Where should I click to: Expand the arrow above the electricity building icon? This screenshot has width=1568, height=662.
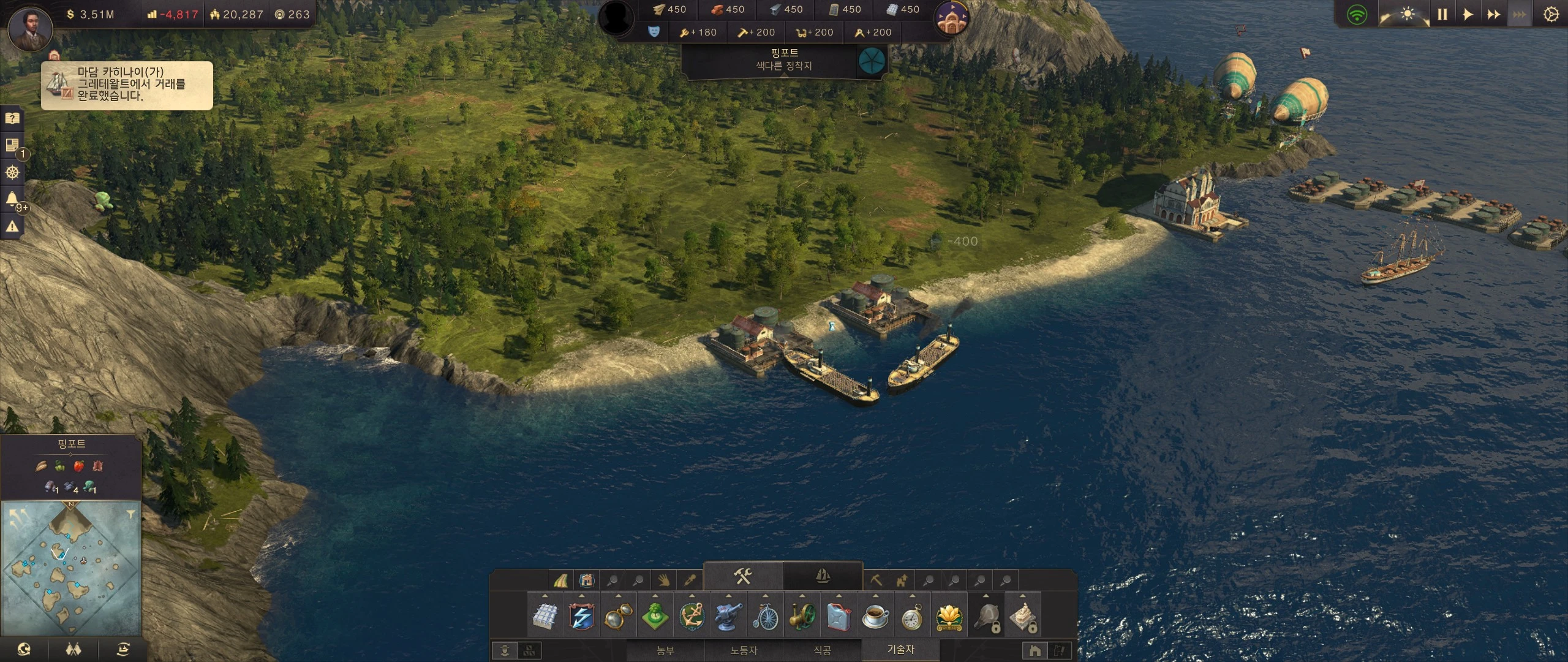click(x=582, y=596)
